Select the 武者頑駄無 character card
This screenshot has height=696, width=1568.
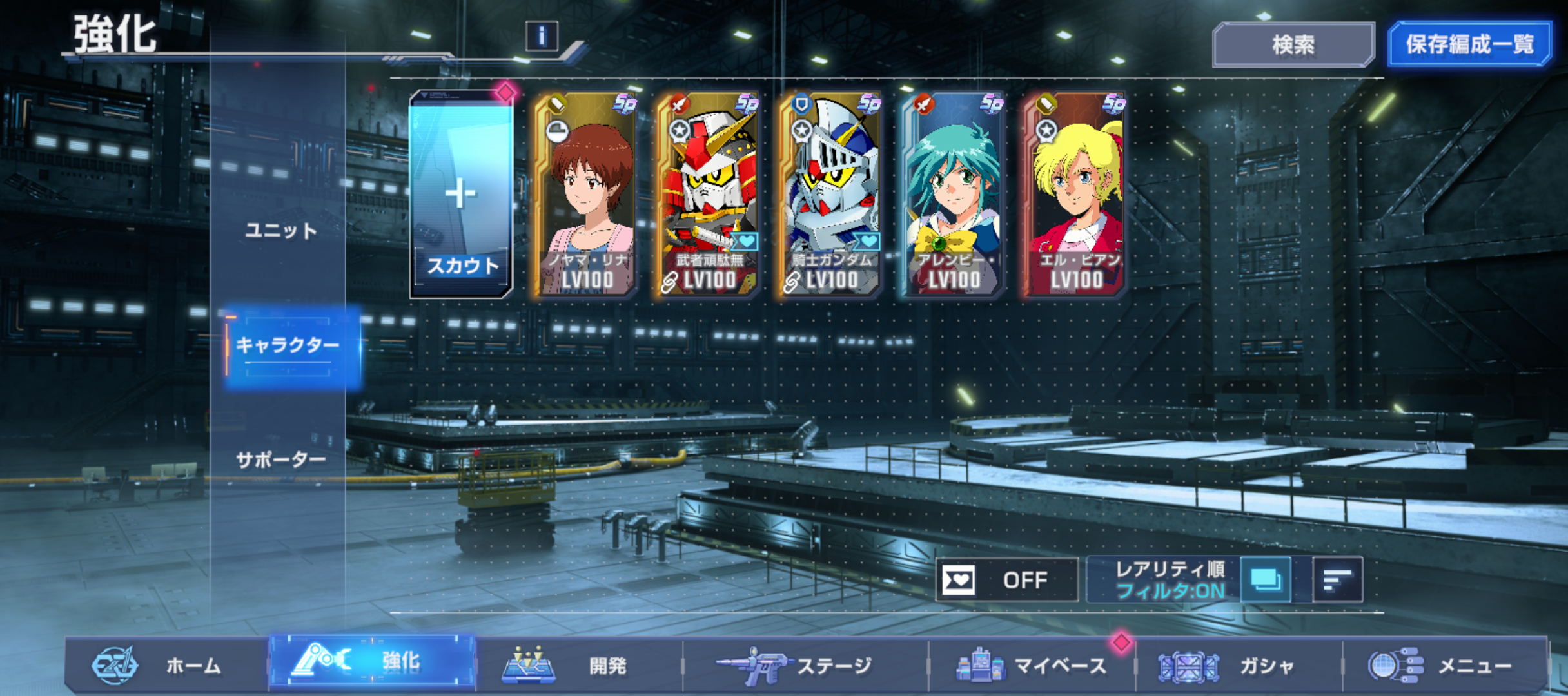pos(709,195)
